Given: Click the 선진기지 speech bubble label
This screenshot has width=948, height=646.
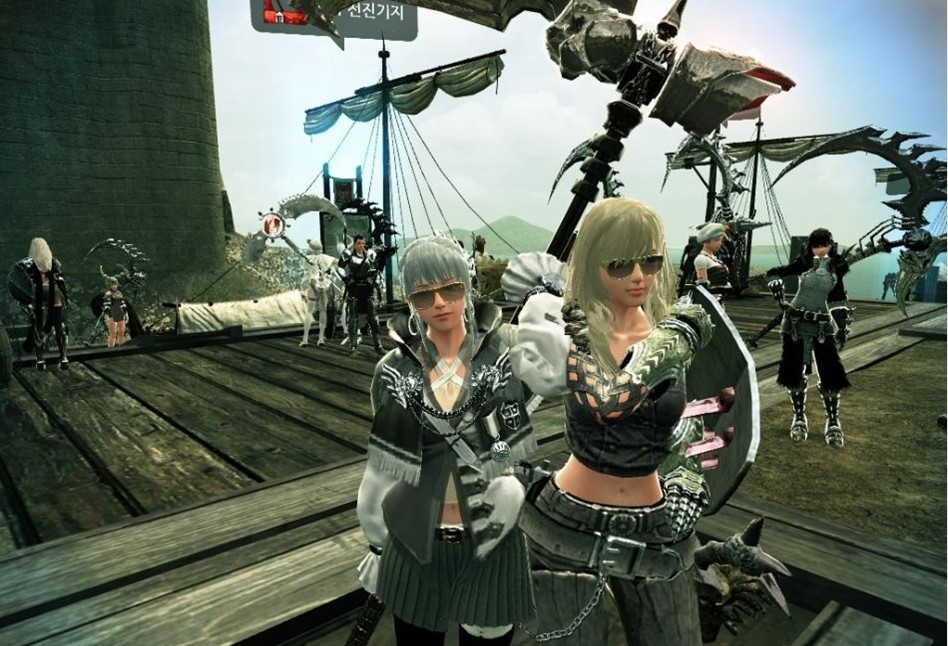Looking at the screenshot, I should click(375, 14).
